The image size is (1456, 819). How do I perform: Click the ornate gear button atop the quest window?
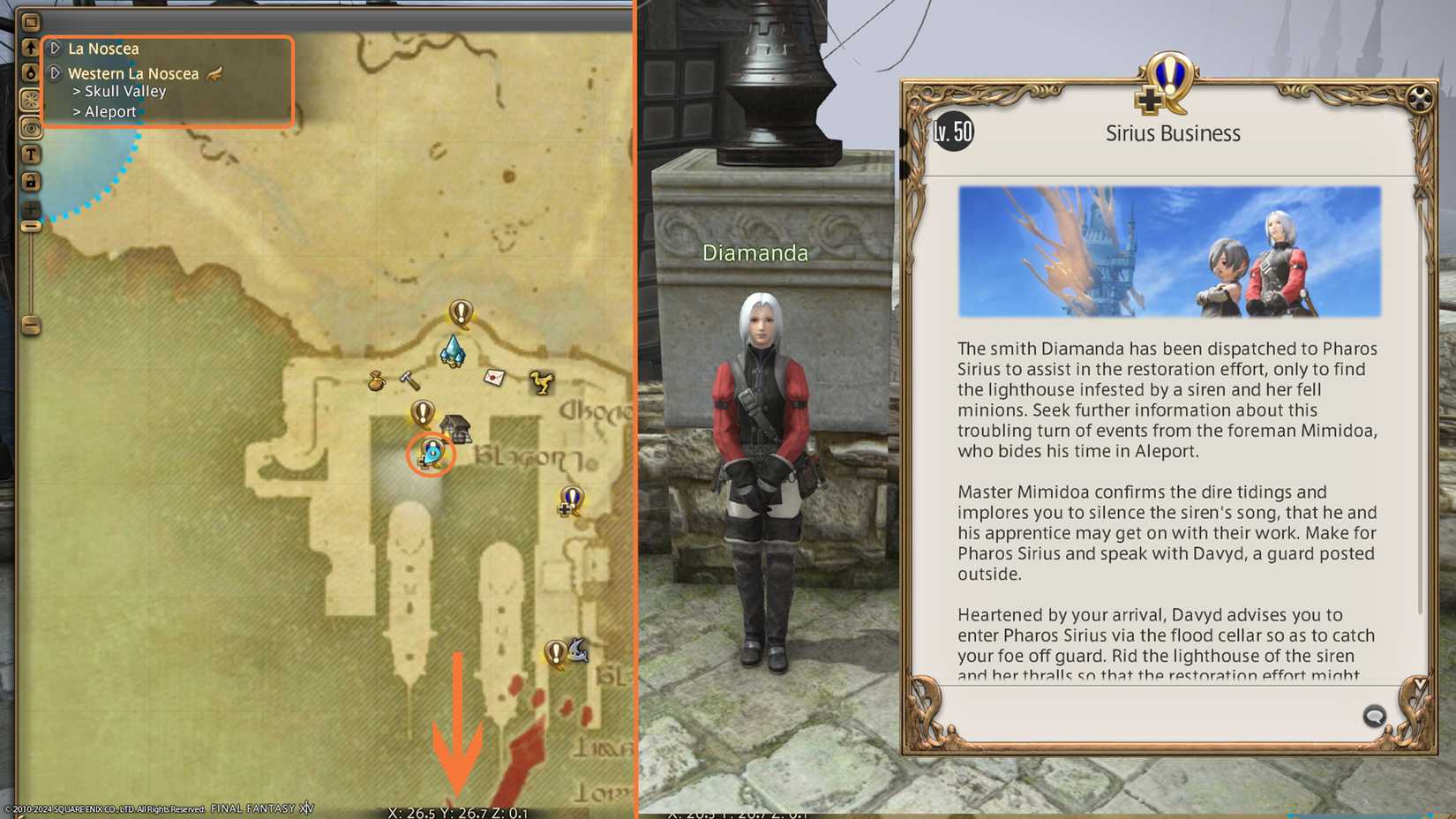pos(1418,100)
